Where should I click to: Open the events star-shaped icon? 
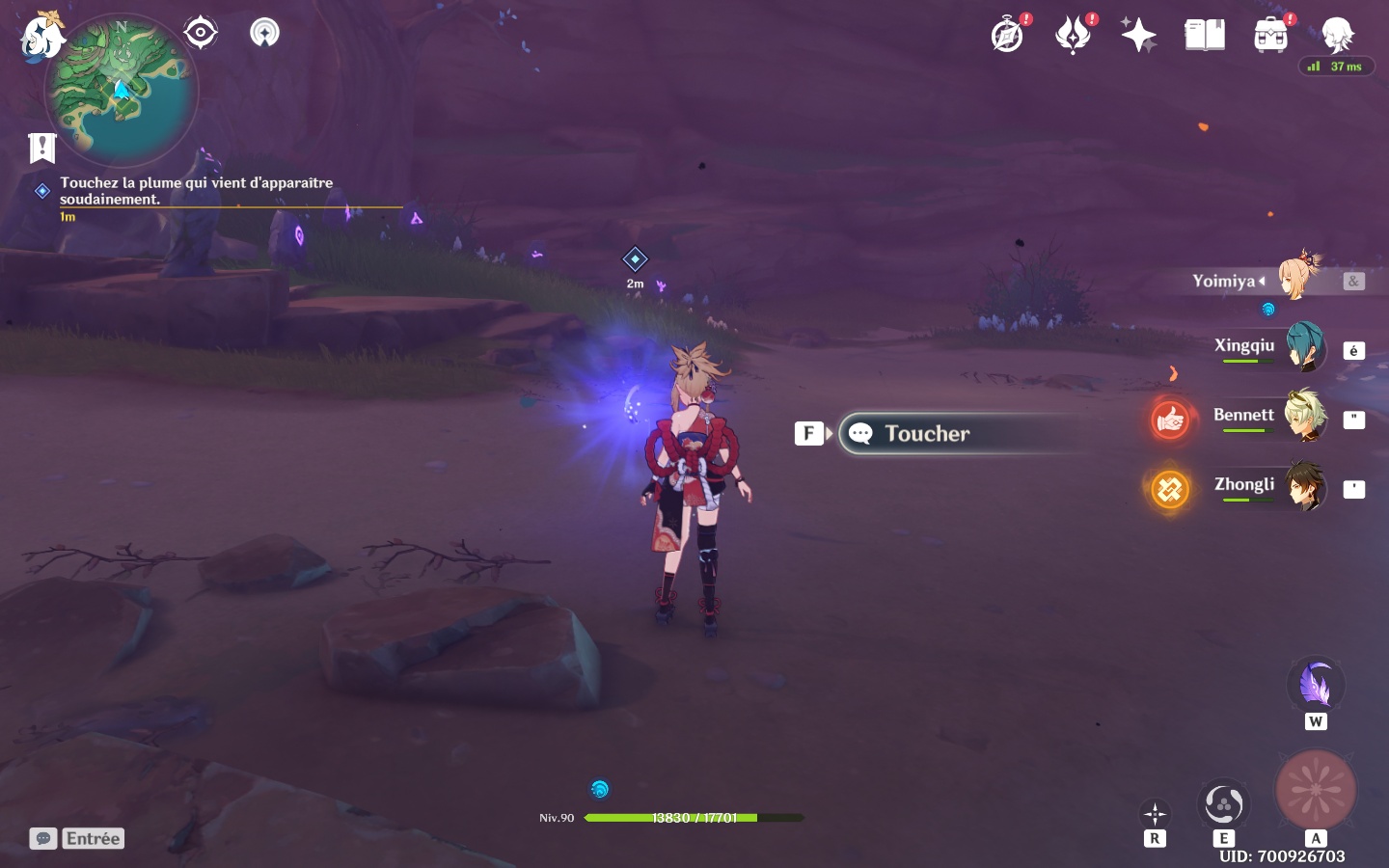pyautogui.click(x=1073, y=36)
